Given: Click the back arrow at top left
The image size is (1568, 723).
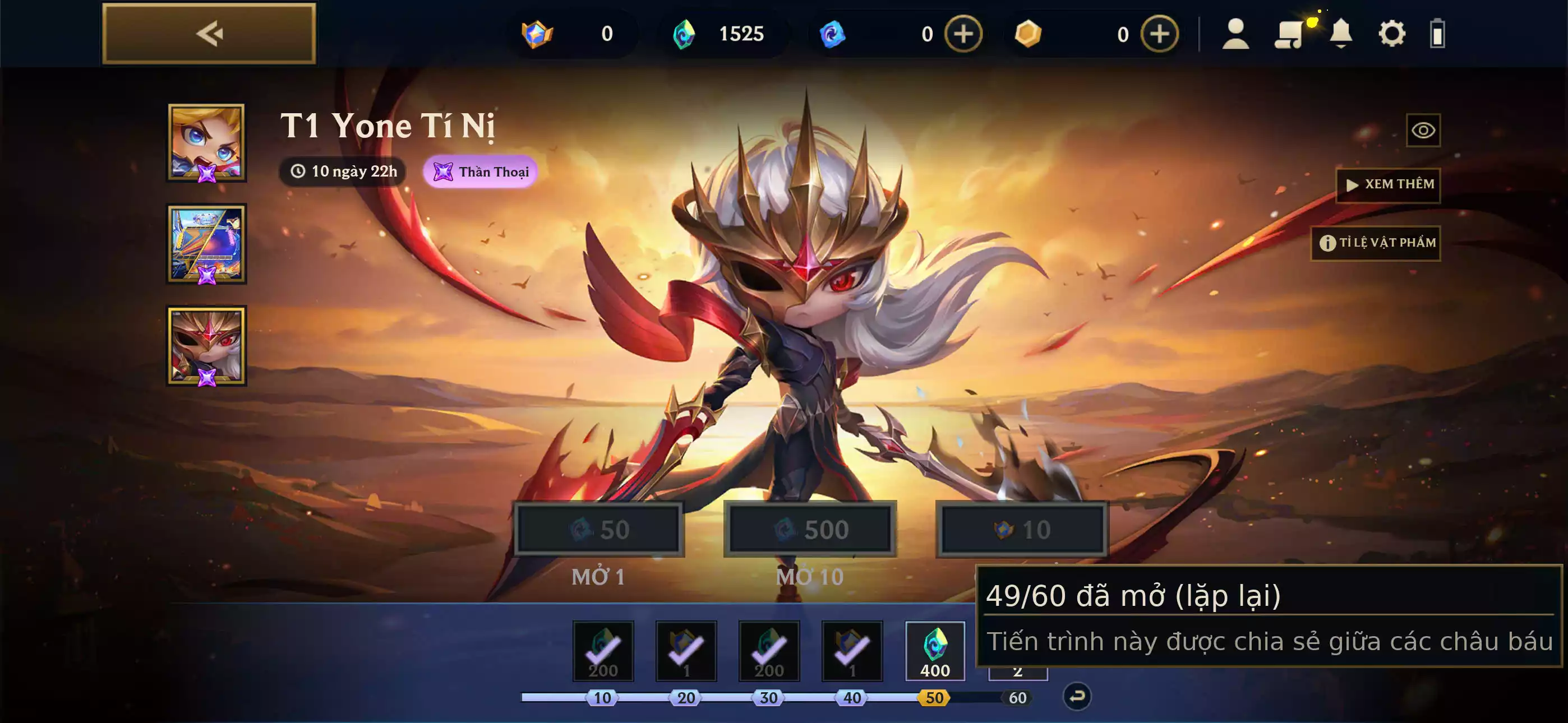Looking at the screenshot, I should (209, 33).
